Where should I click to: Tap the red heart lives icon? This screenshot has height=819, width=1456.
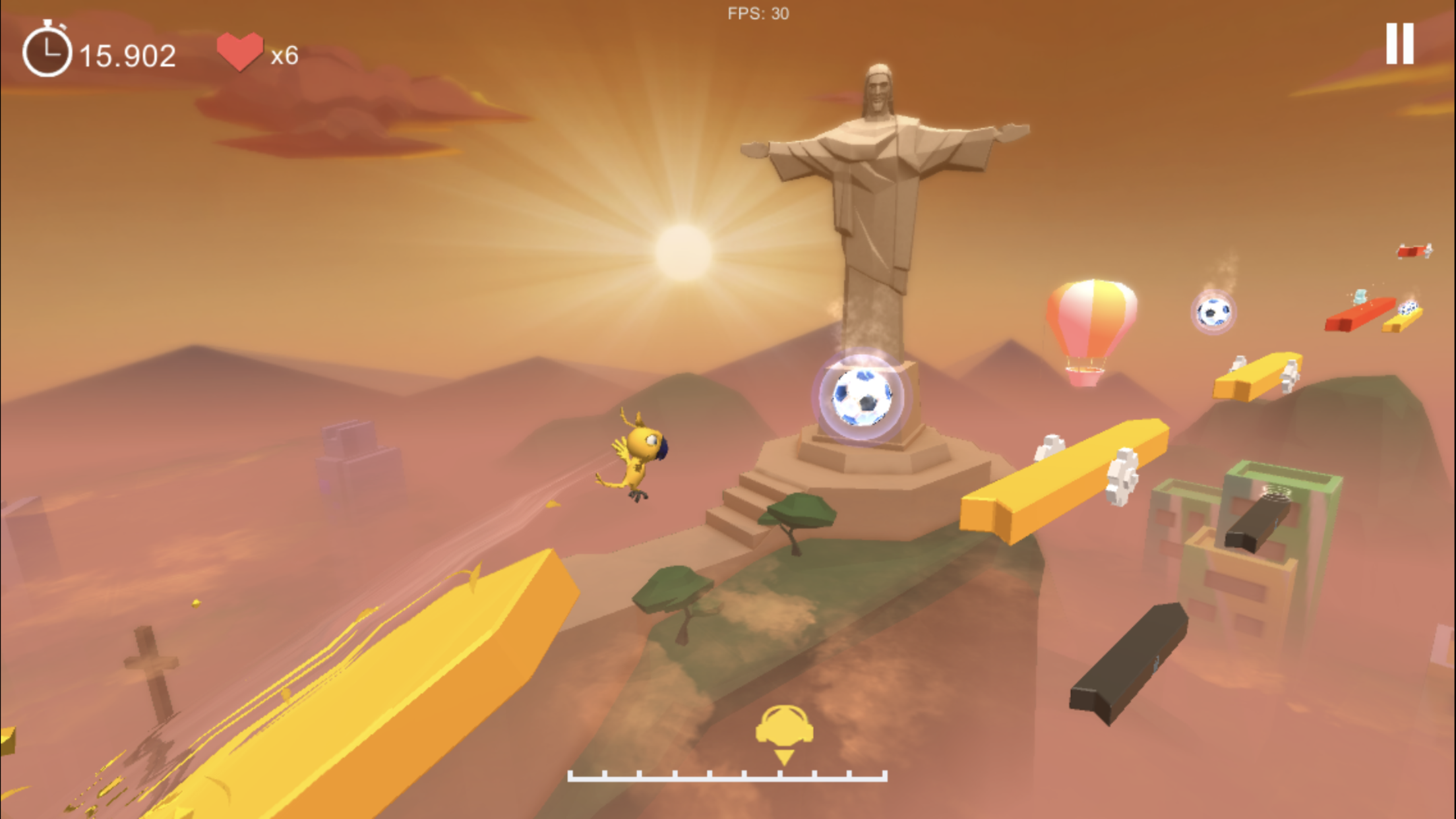[x=240, y=49]
